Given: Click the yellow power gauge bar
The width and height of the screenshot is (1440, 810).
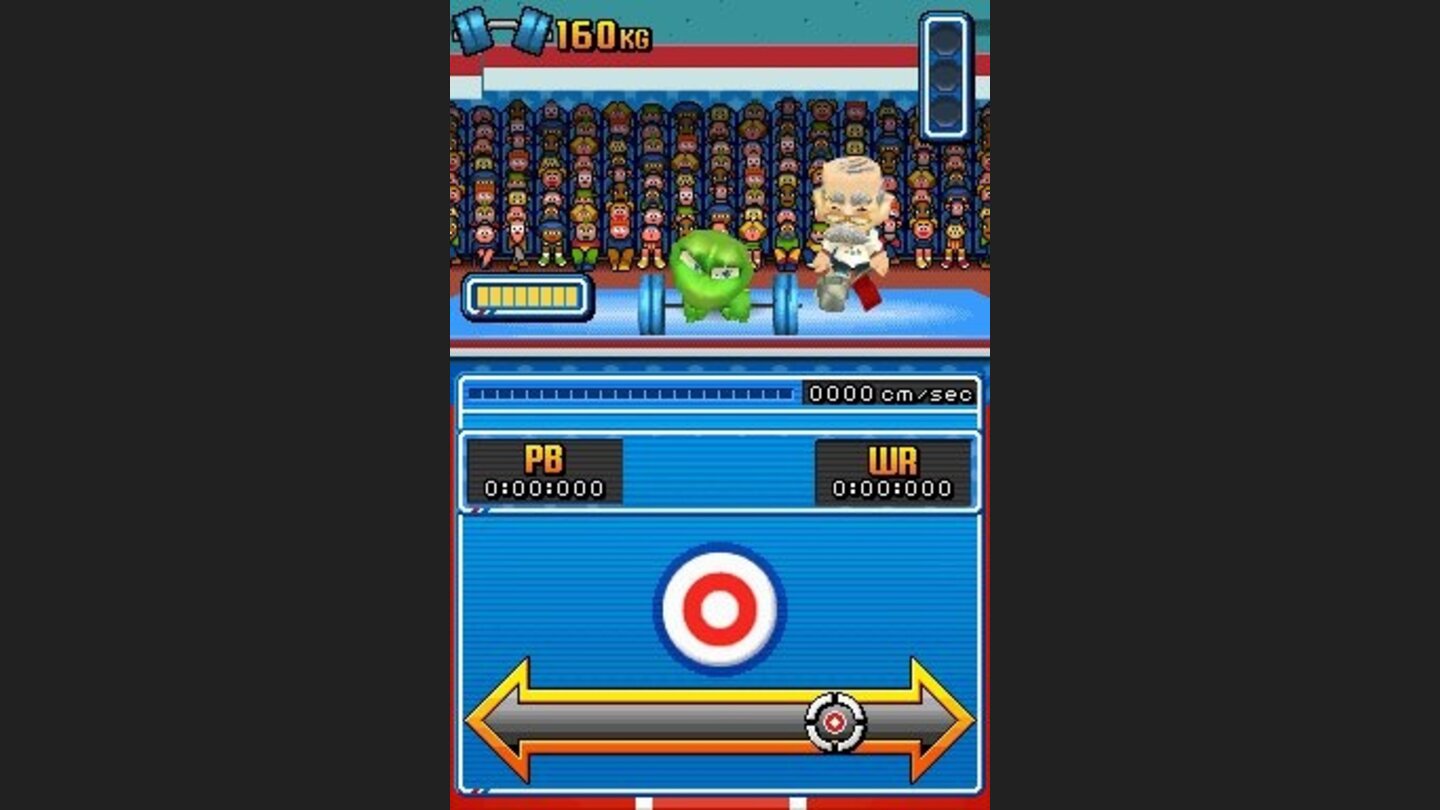Looking at the screenshot, I should [524, 294].
